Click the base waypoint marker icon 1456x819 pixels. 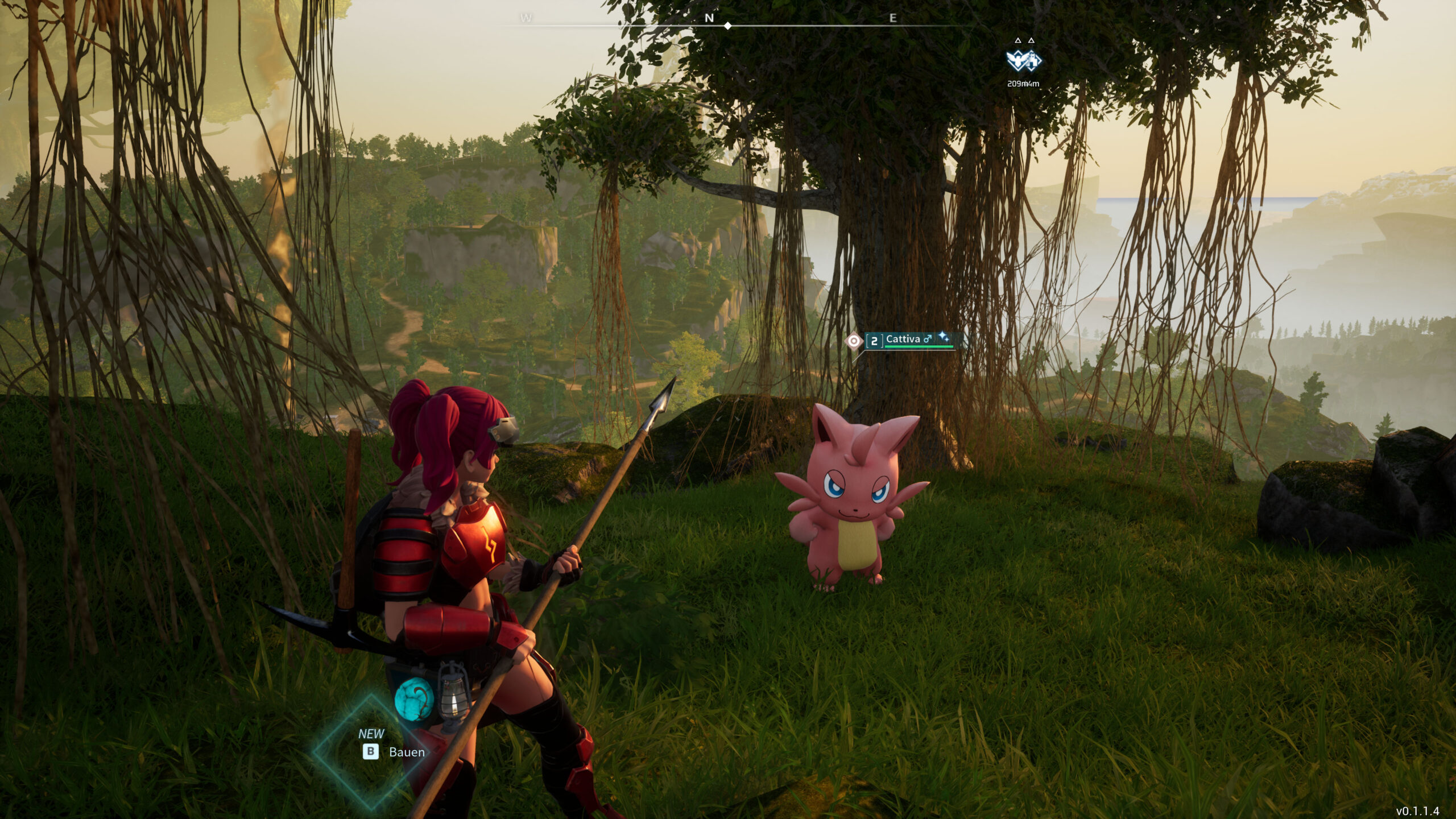[1023, 60]
